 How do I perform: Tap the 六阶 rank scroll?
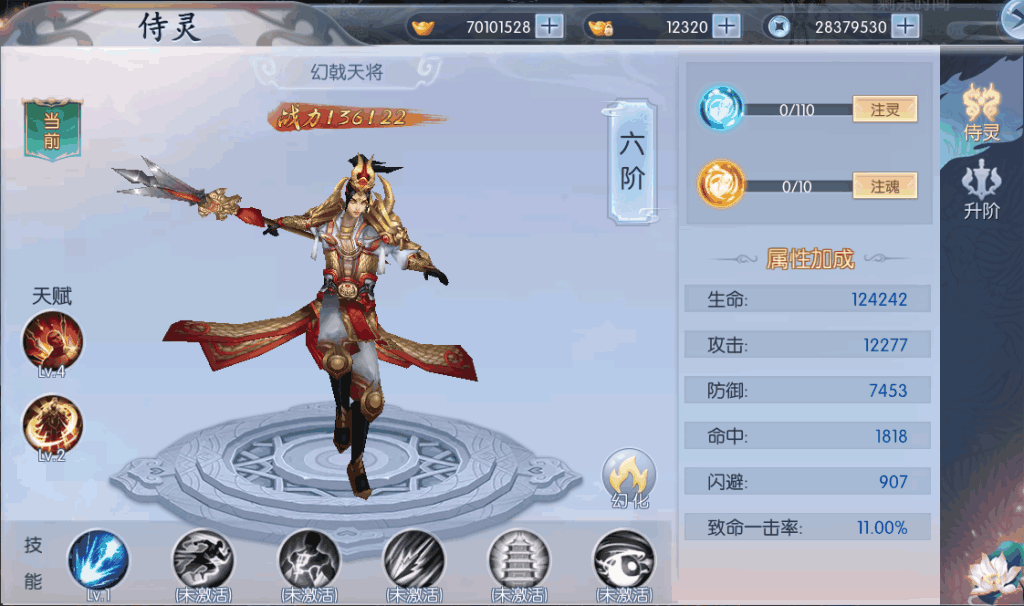pyautogui.click(x=632, y=161)
